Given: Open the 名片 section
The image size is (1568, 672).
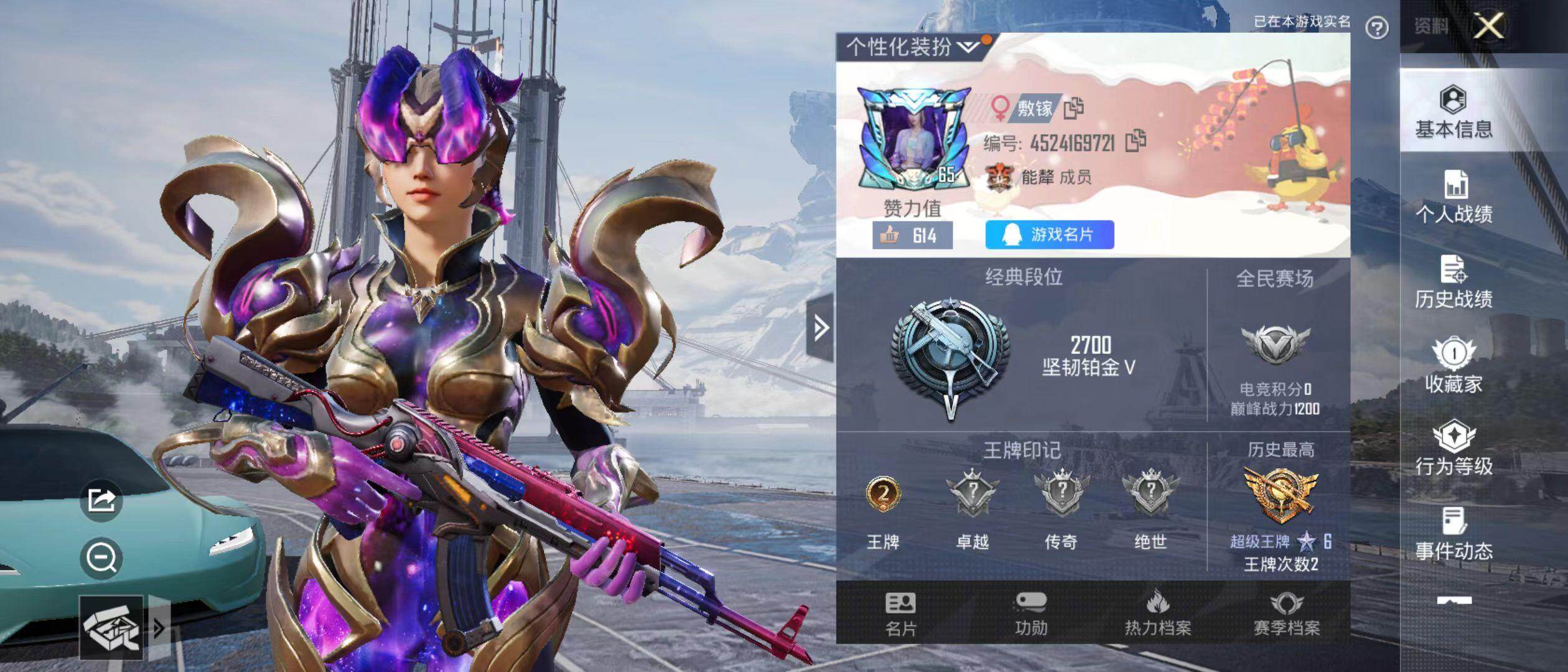Looking at the screenshot, I should 900,614.
